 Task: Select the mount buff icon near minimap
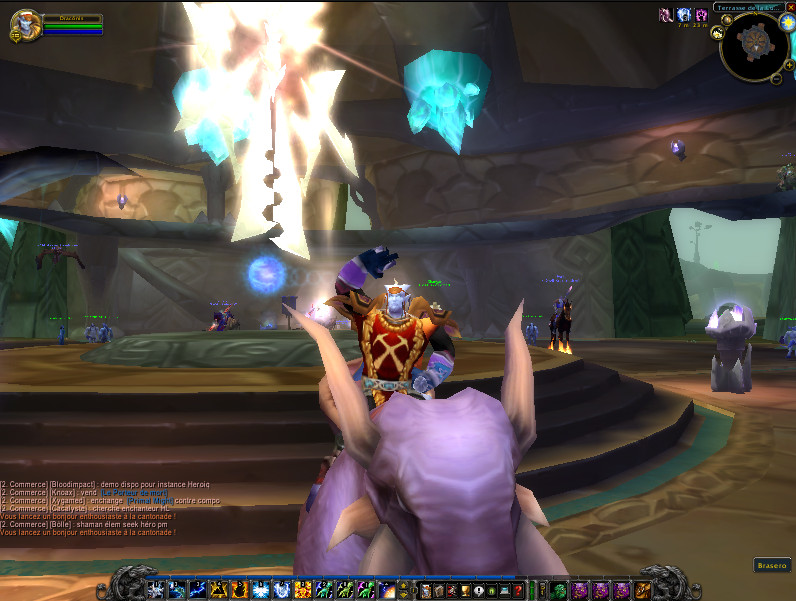(x=665, y=14)
